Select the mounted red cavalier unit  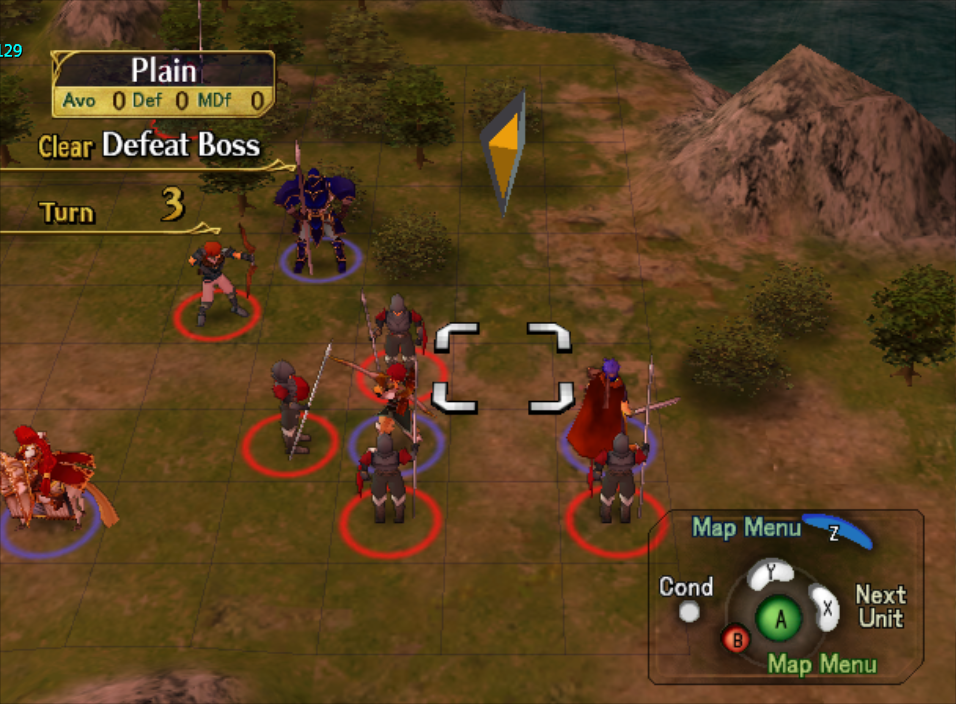point(52,482)
